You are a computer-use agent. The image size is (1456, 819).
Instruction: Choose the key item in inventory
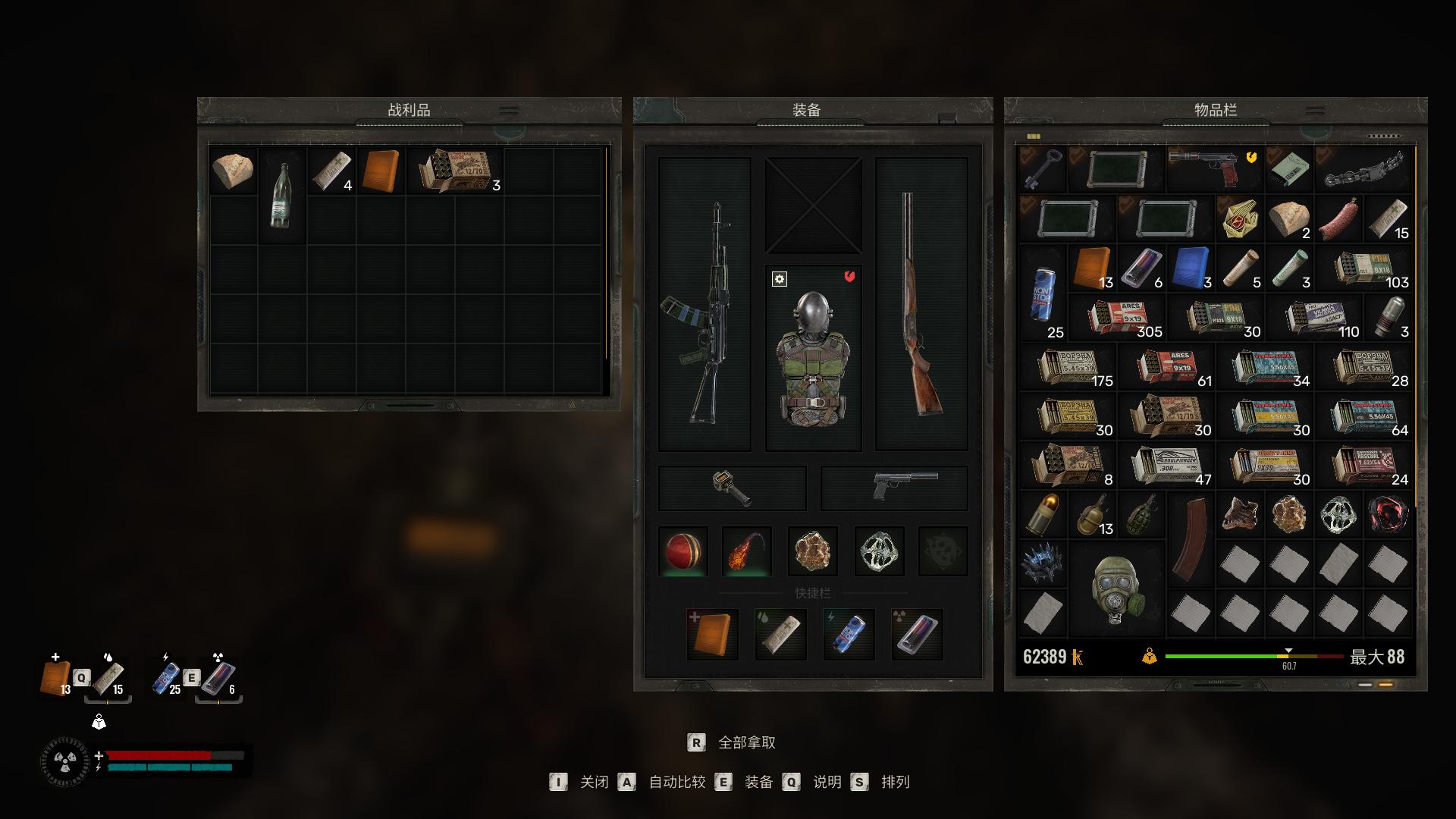1042,170
